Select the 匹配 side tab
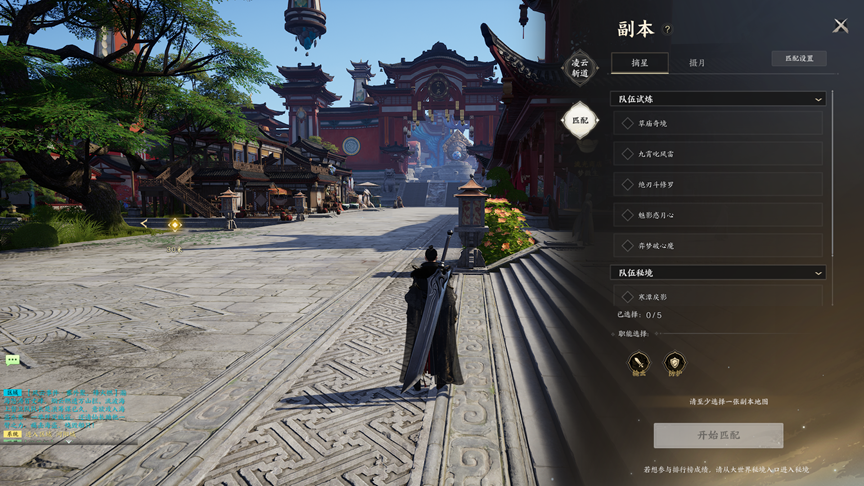864x486 pixels. pos(579,121)
